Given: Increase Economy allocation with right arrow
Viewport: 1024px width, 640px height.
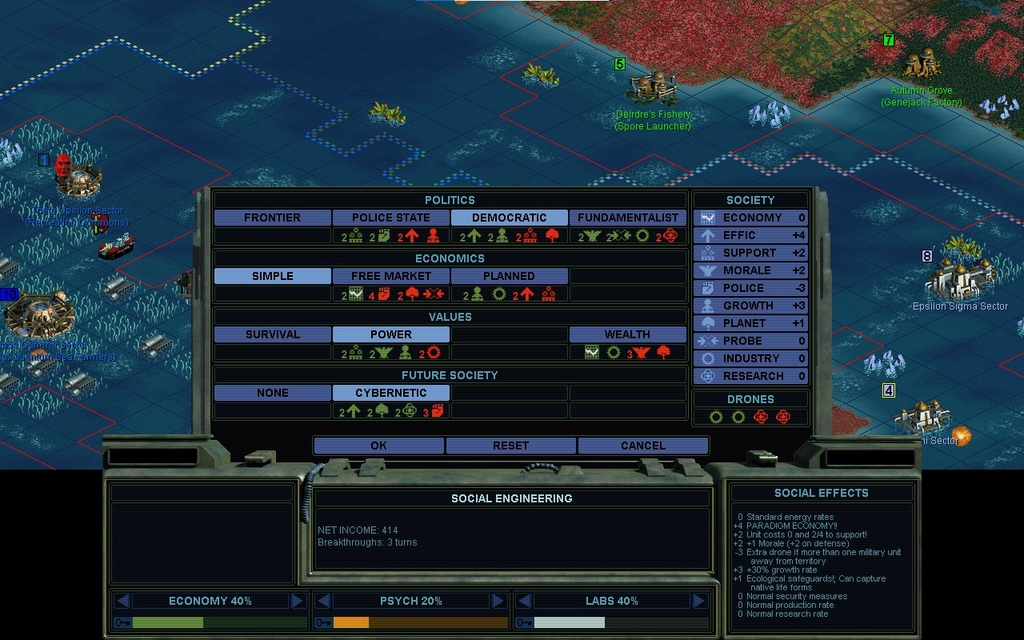Looking at the screenshot, I should point(297,601).
